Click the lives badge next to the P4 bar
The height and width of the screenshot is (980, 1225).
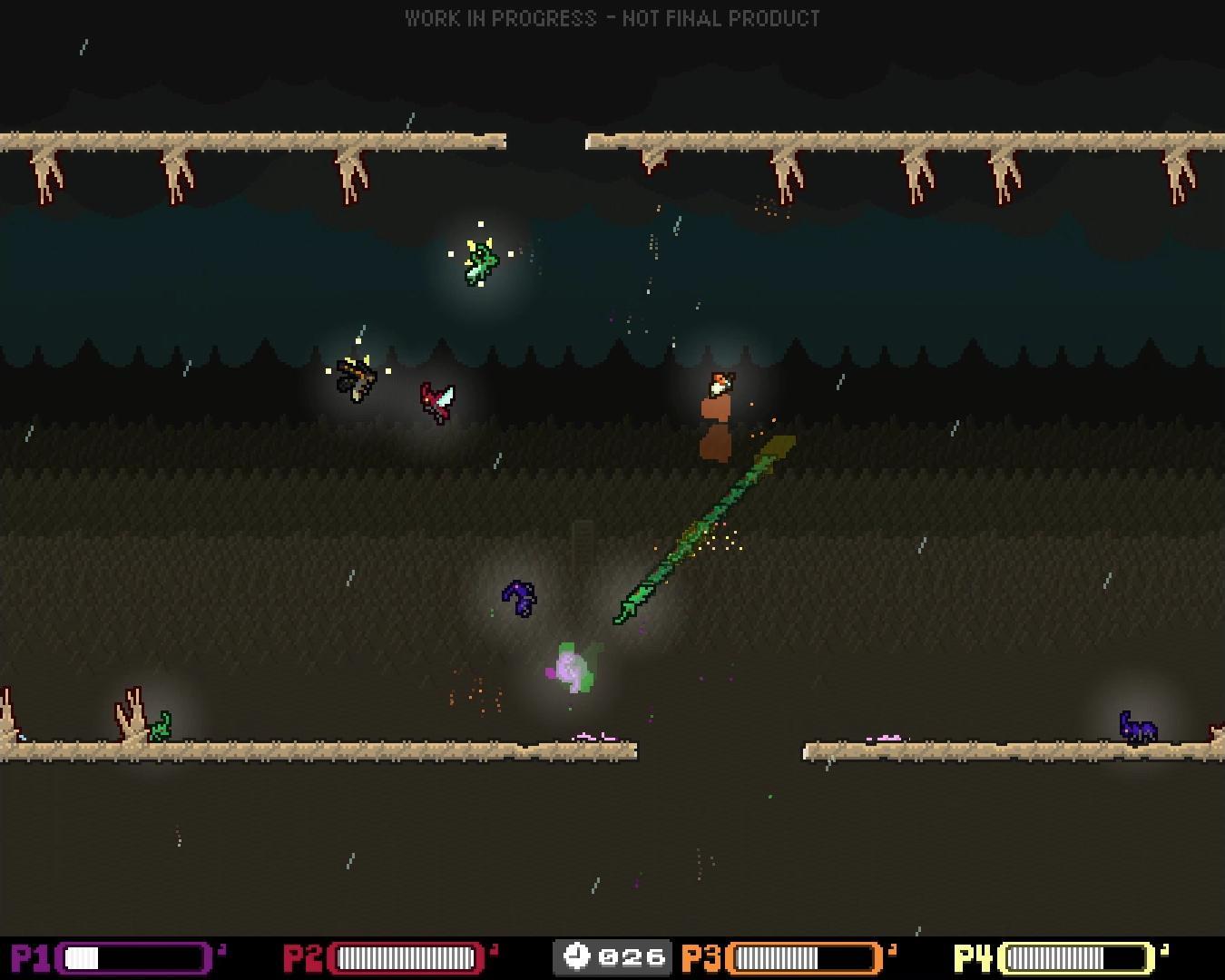click(1164, 949)
